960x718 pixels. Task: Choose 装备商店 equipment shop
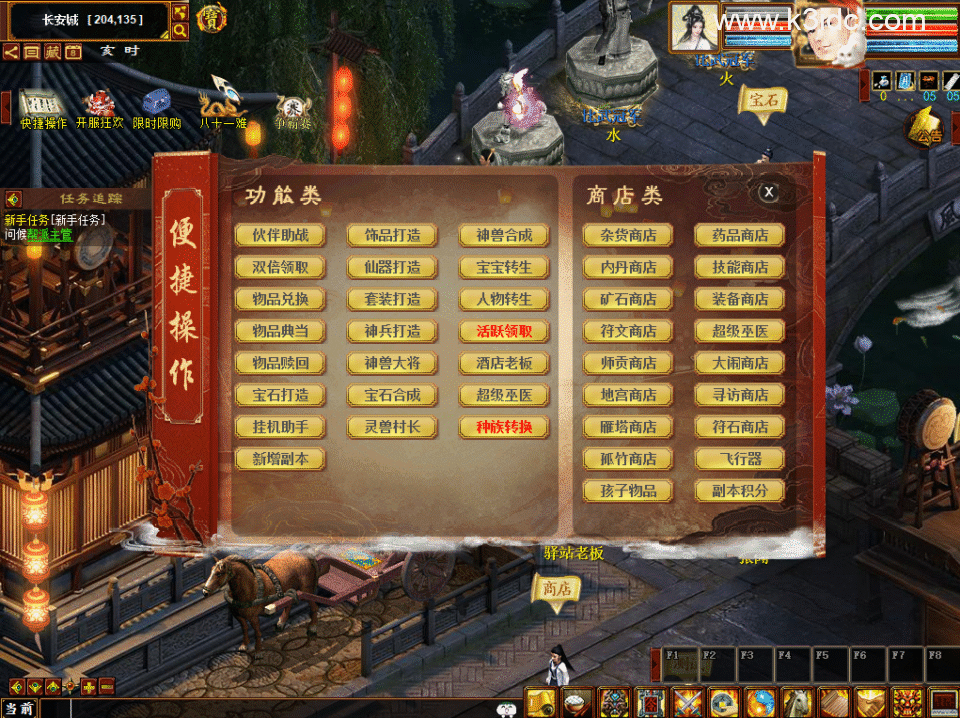[x=740, y=299]
